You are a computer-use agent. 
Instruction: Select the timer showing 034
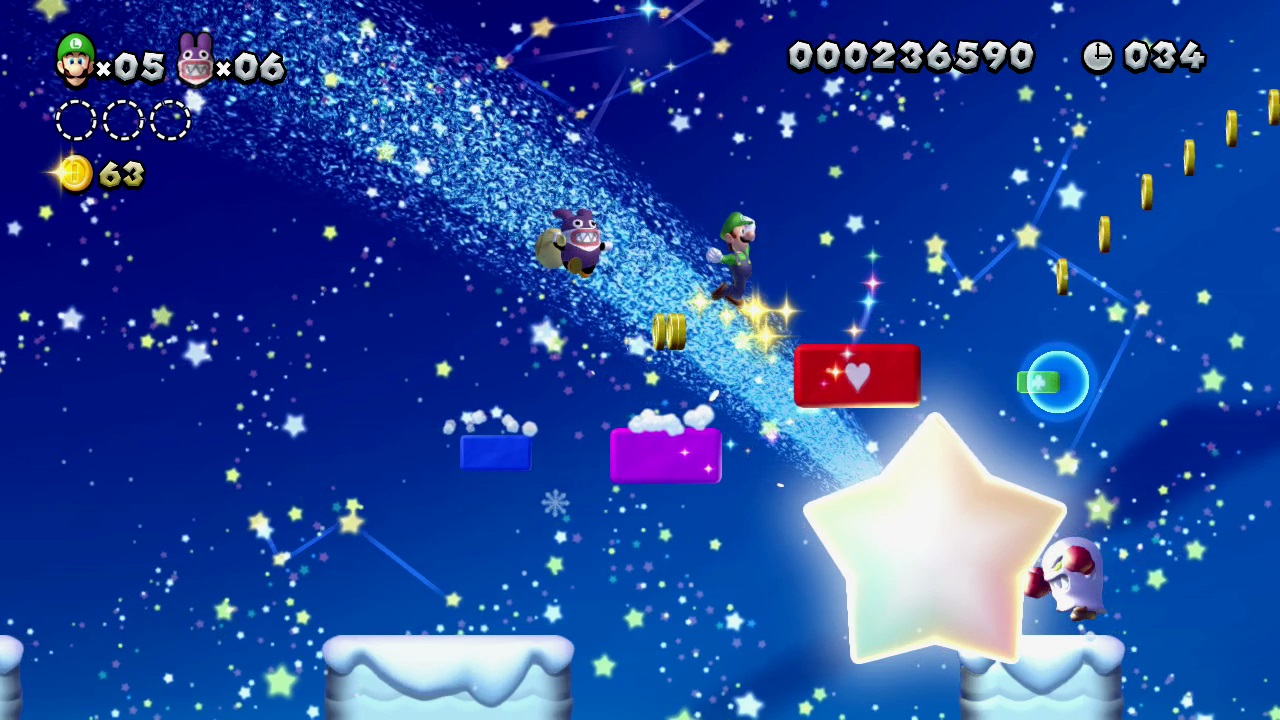1165,57
